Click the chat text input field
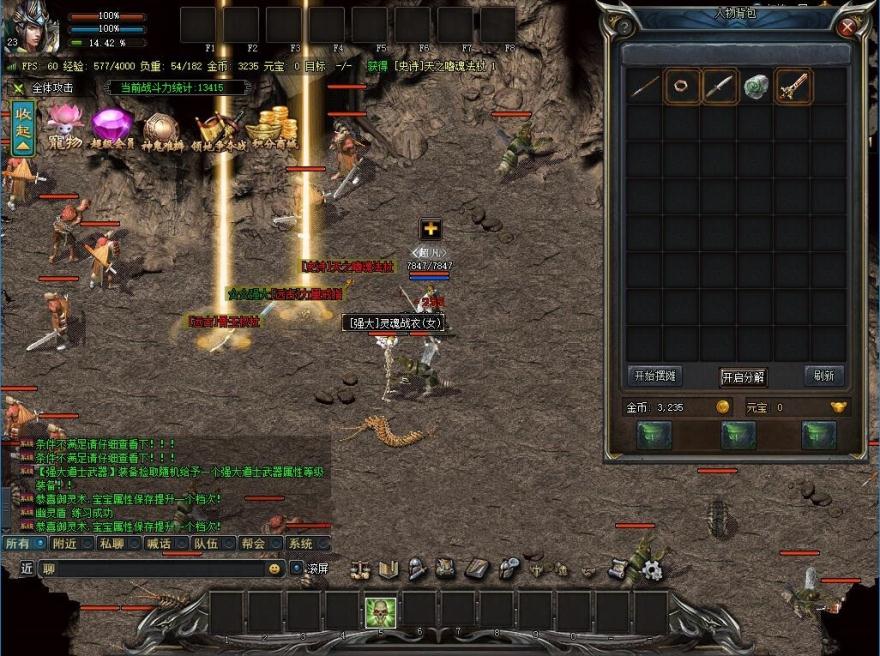This screenshot has width=880, height=656. click(x=150, y=568)
